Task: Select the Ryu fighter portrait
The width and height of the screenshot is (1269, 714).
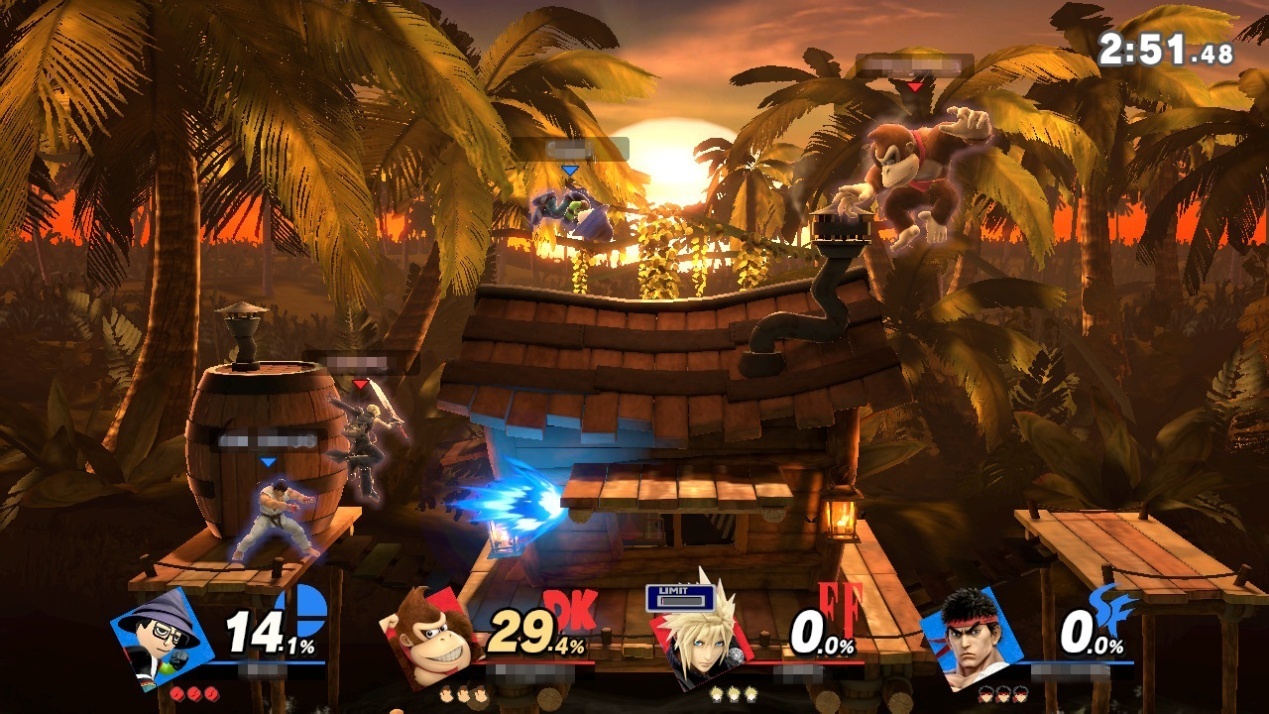Action: [x=968, y=637]
